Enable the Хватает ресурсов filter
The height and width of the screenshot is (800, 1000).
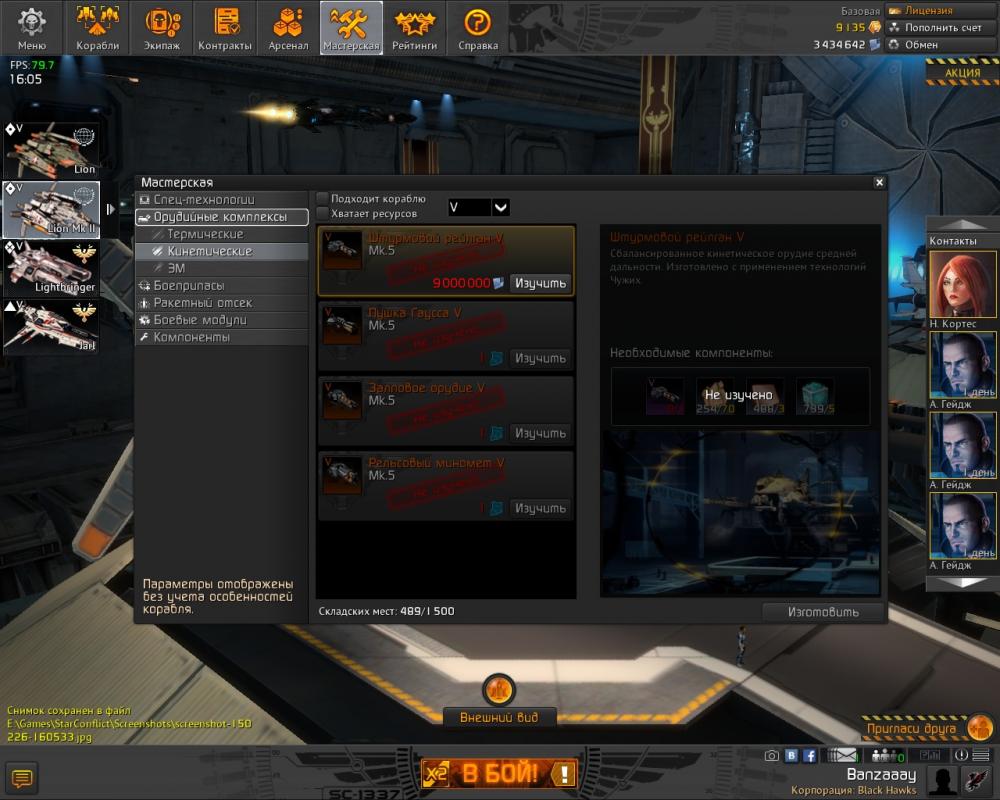pyautogui.click(x=323, y=213)
